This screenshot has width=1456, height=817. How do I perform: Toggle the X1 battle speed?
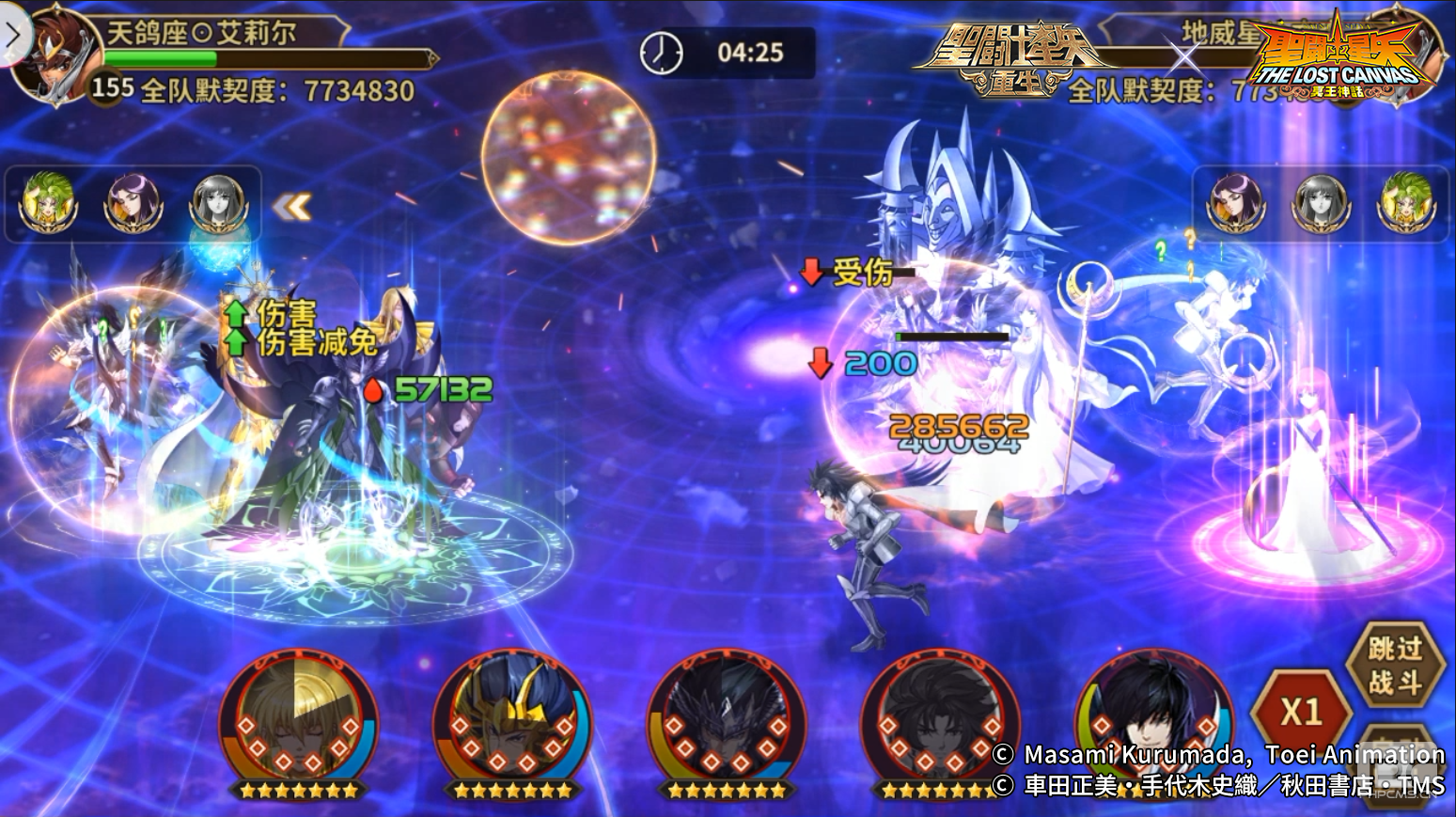pyautogui.click(x=1302, y=712)
